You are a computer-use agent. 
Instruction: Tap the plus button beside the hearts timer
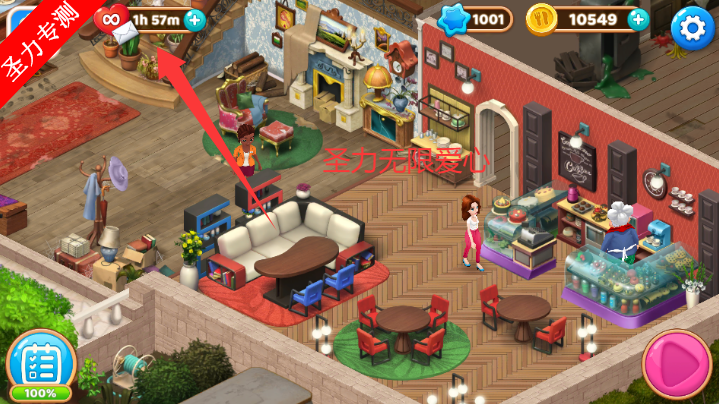tap(194, 19)
